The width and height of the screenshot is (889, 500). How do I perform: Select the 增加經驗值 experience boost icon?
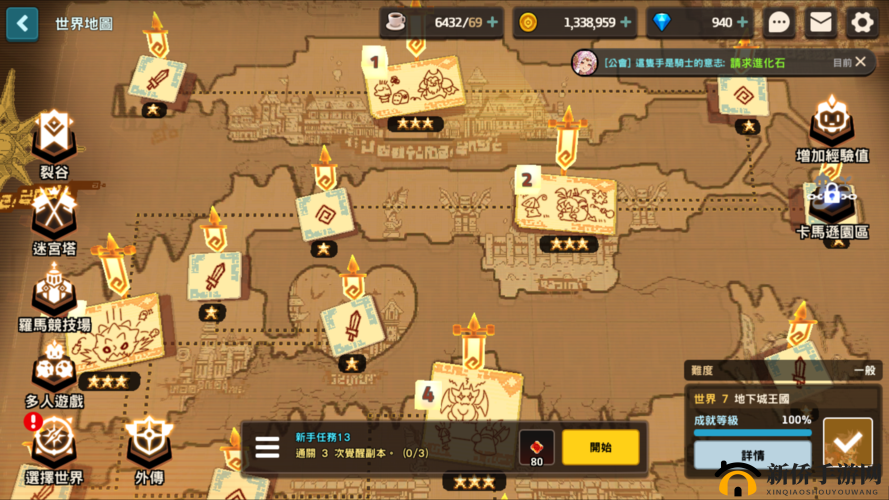[x=831, y=127]
